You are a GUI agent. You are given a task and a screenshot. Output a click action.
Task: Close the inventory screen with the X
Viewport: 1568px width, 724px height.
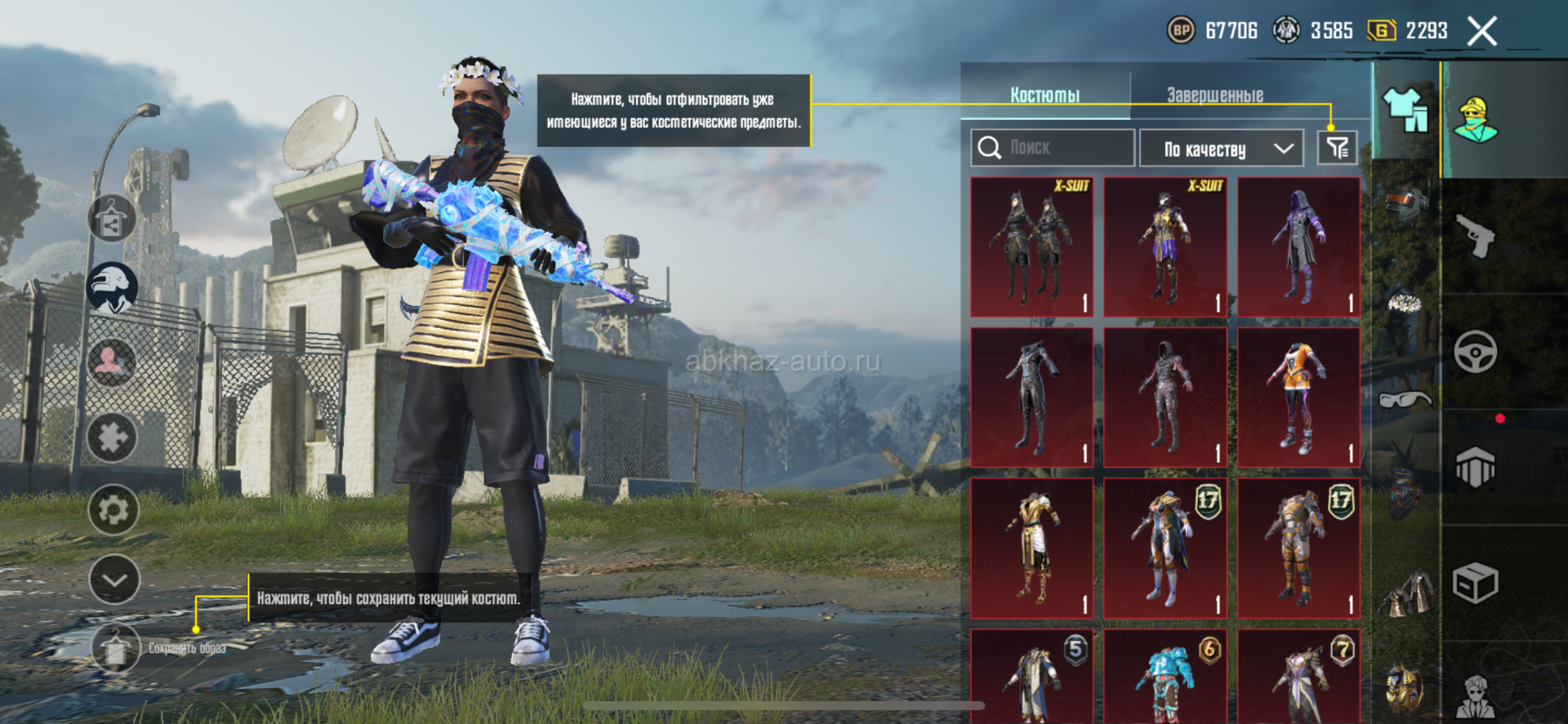coord(1481,32)
